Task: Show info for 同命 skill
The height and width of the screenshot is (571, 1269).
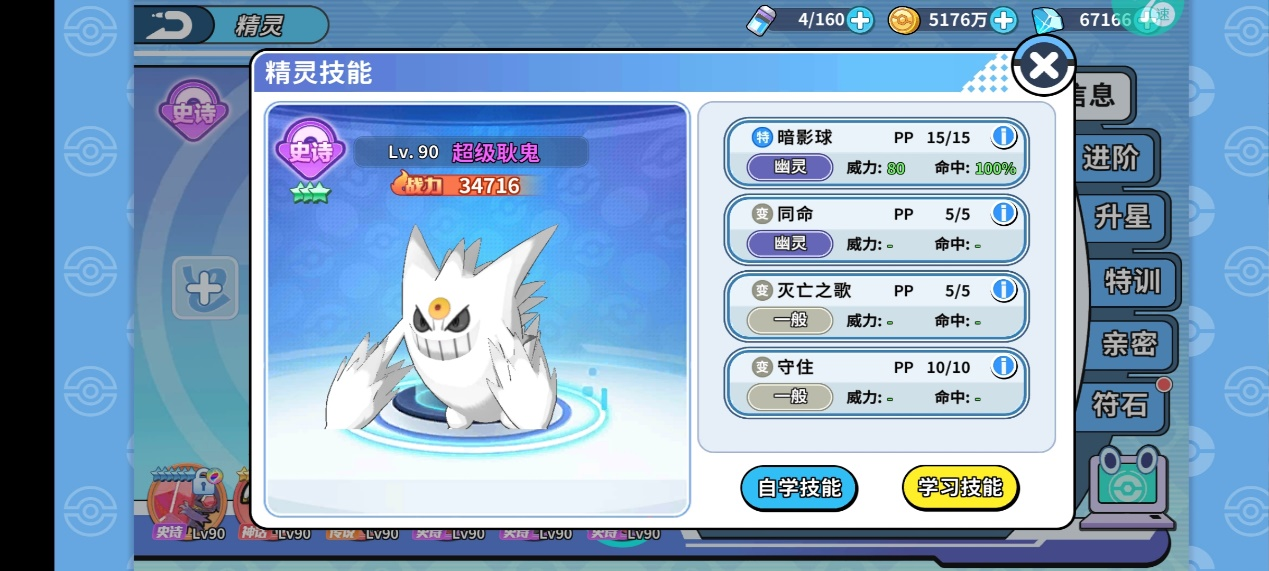Action: pos(1003,213)
